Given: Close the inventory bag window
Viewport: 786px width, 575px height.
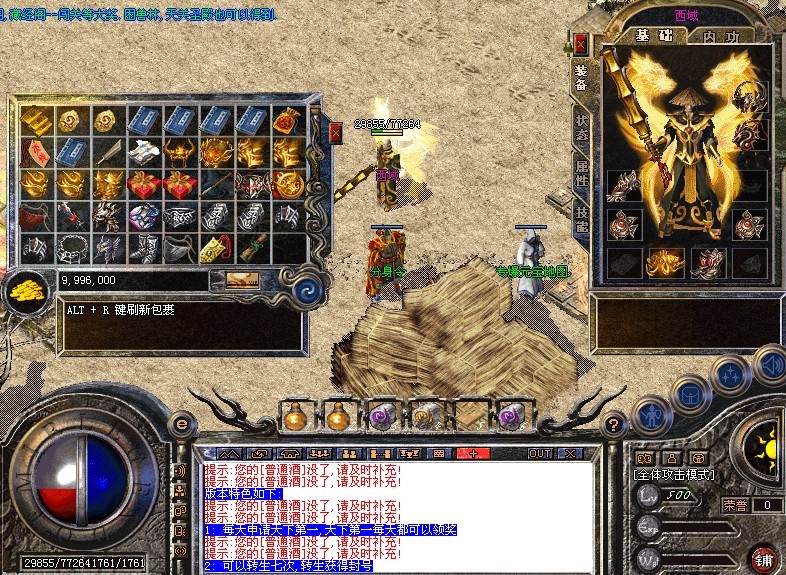Looking at the screenshot, I should pyautogui.click(x=335, y=133).
